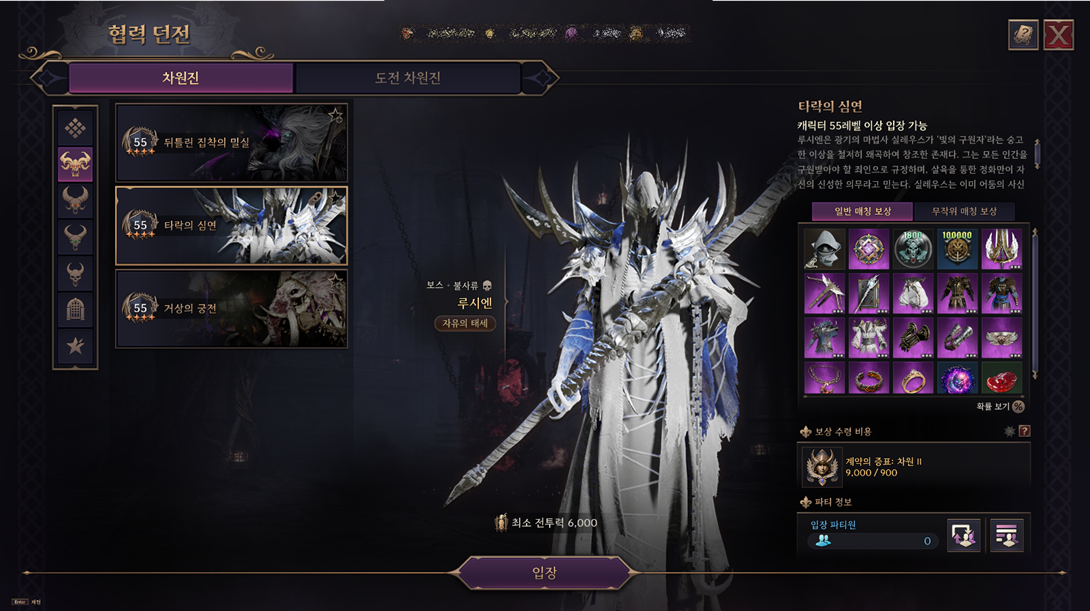Show the 일반 매칭 보상 rewards tab
Screen dimensions: 1090x611
tap(861, 211)
